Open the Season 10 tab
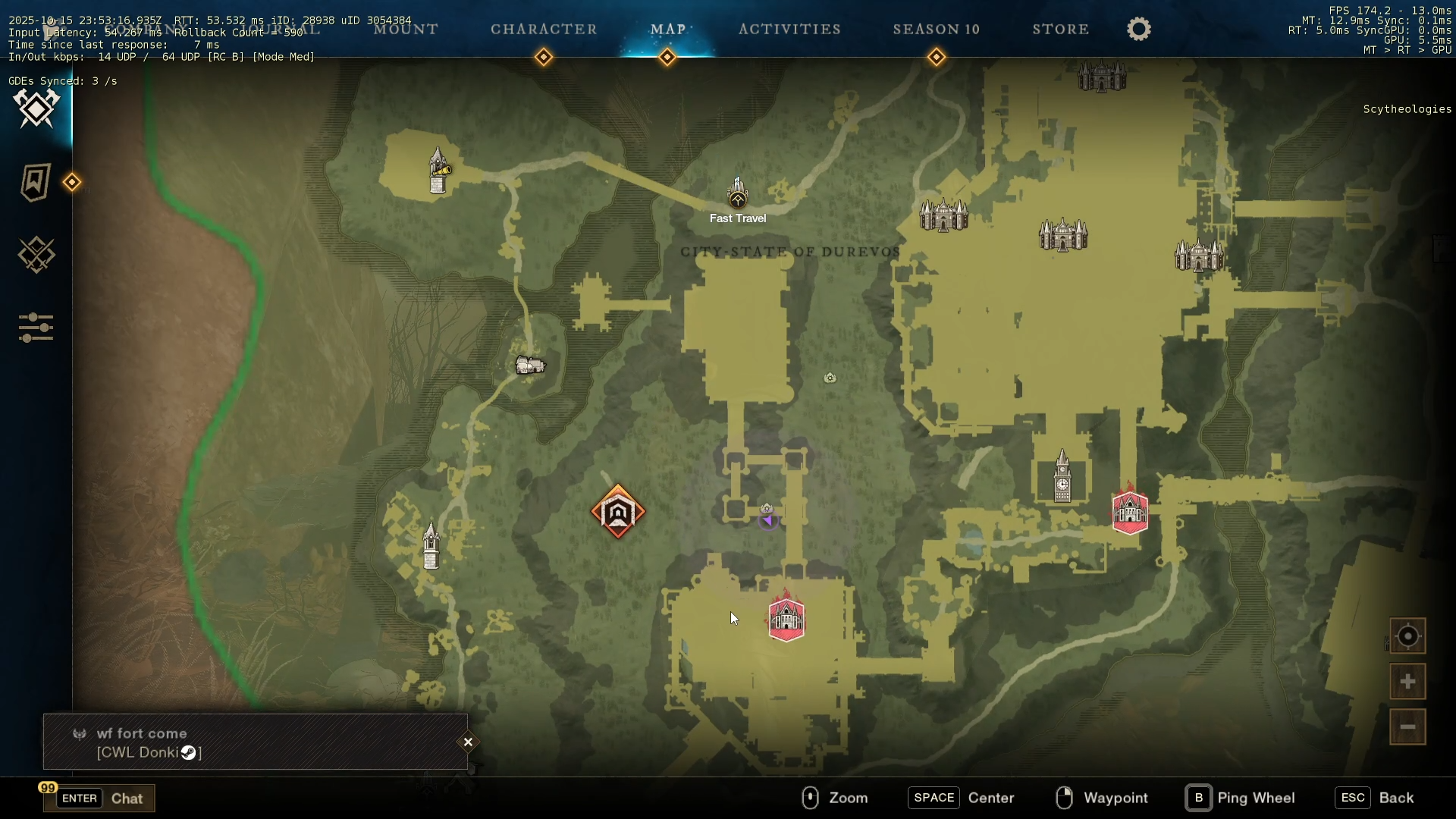 pos(936,30)
